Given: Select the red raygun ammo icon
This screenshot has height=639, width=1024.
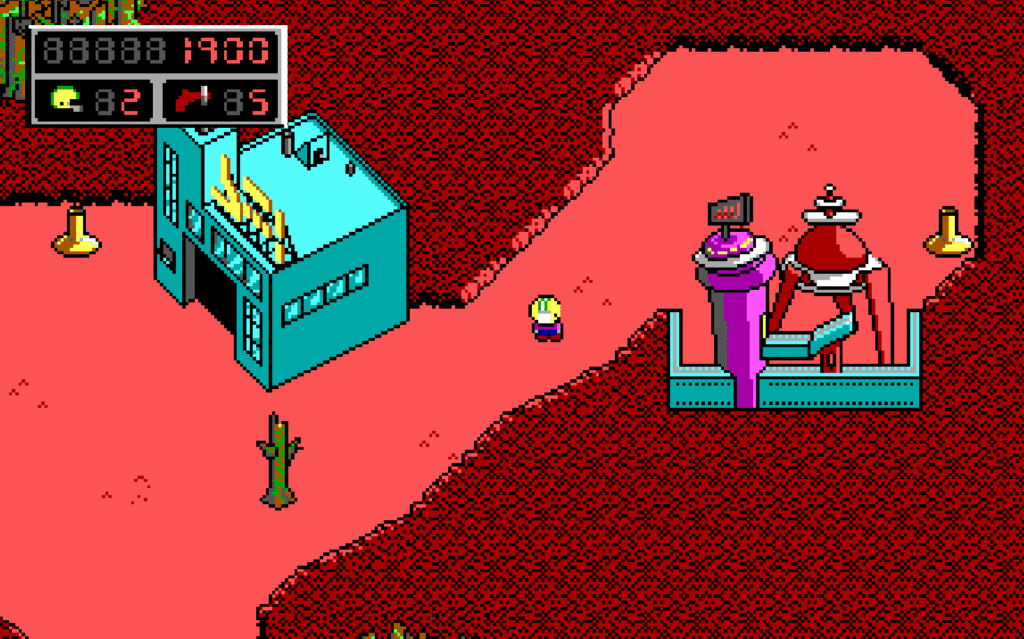Looking at the screenshot, I should [x=191, y=99].
